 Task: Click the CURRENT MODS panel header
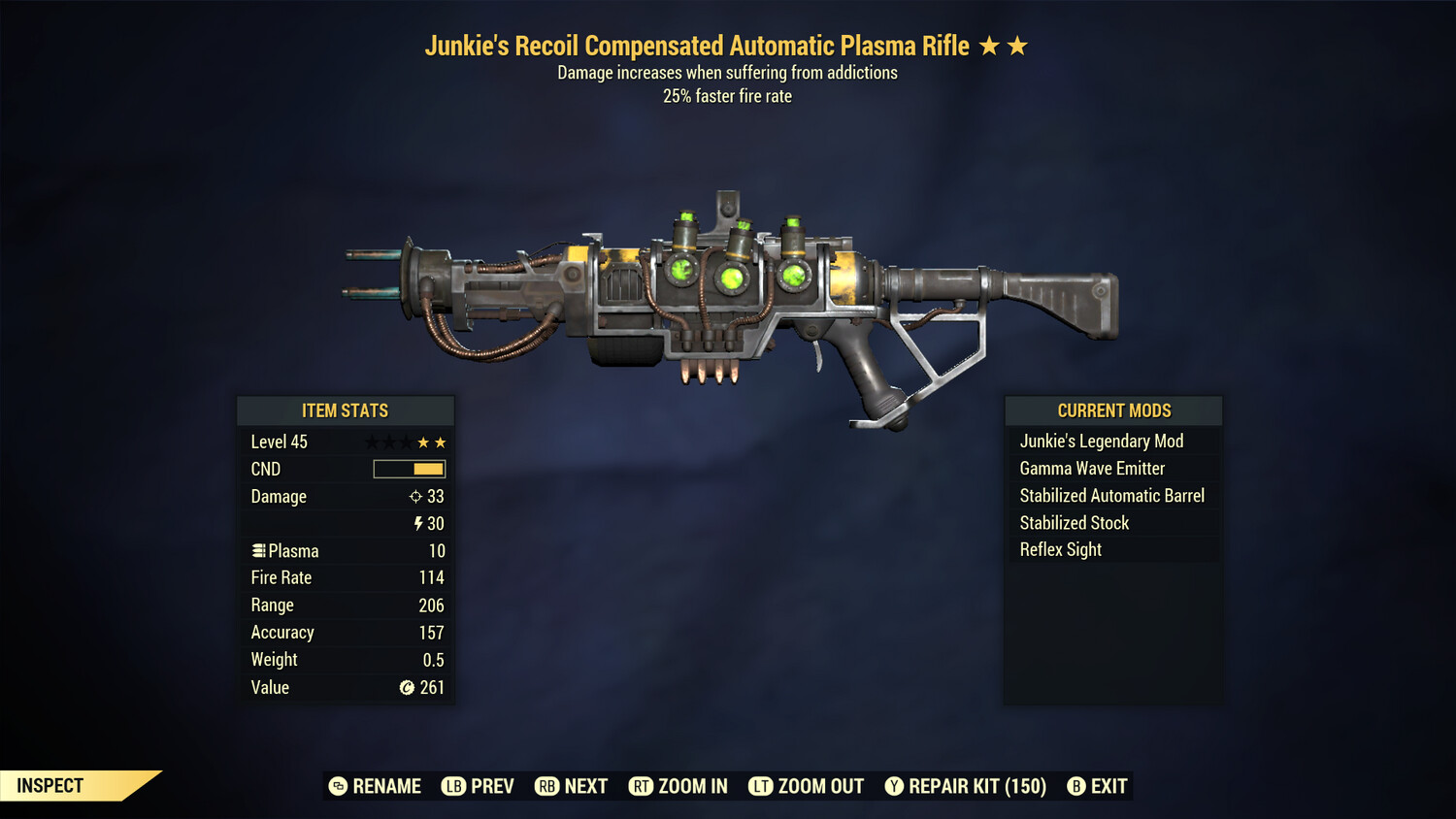[1112, 410]
